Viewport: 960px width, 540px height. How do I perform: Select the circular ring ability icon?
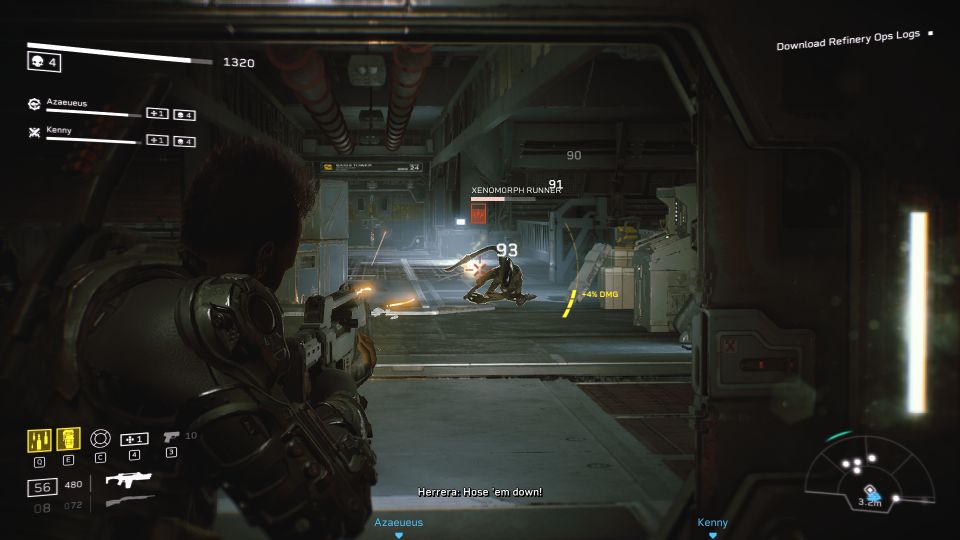point(100,440)
